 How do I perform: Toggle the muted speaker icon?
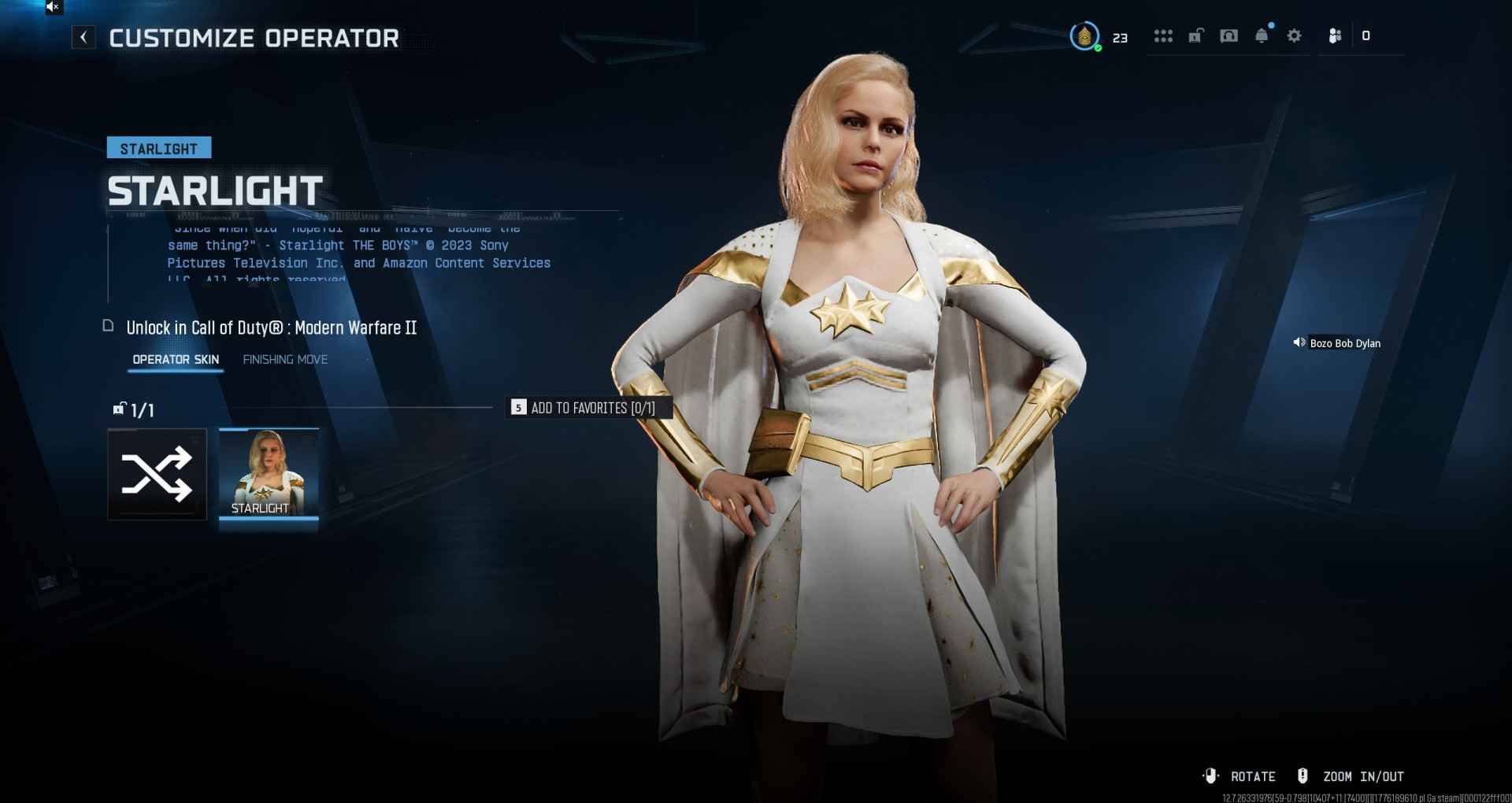click(53, 7)
